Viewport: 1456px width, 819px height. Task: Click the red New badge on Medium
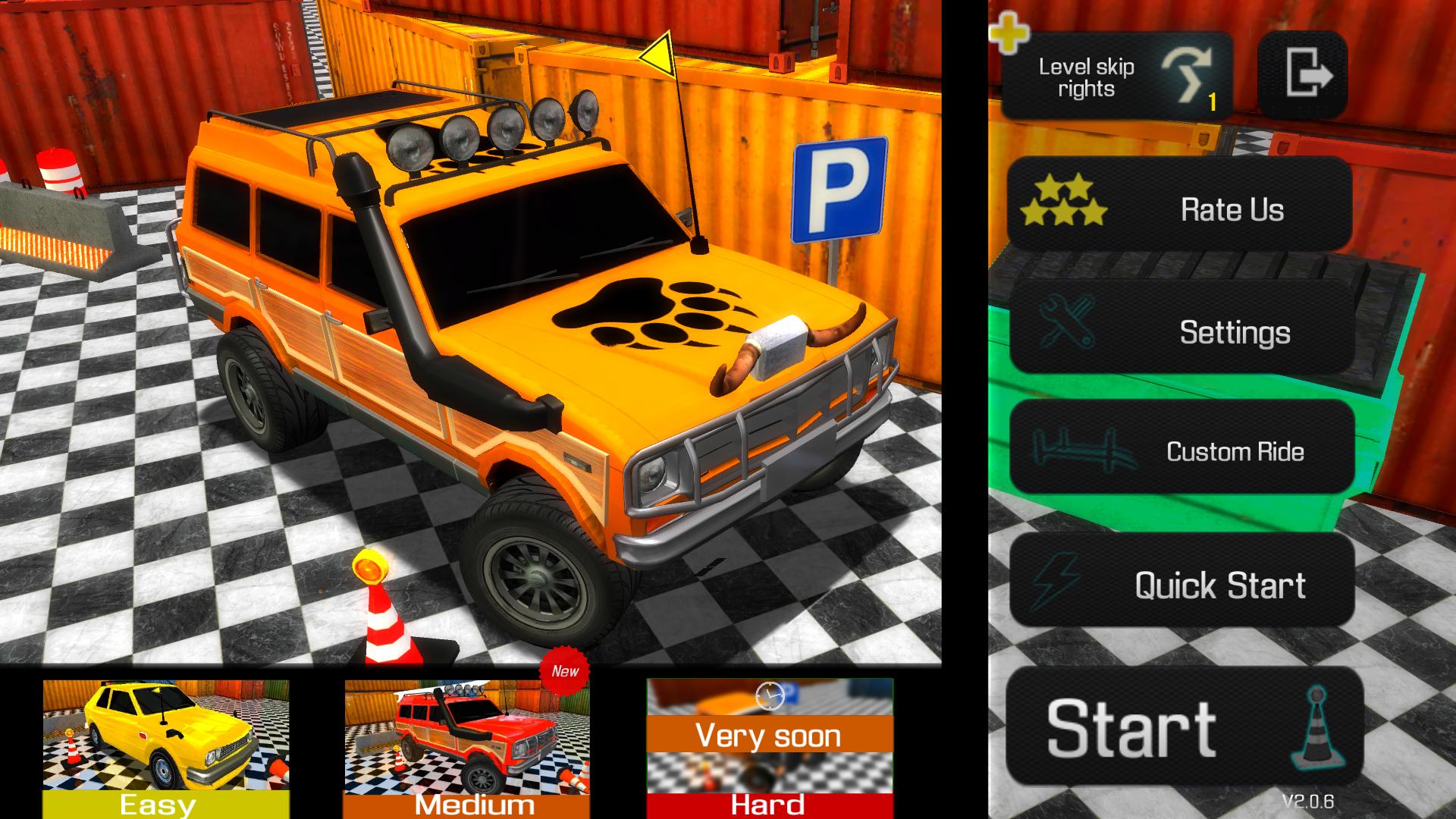click(x=564, y=670)
